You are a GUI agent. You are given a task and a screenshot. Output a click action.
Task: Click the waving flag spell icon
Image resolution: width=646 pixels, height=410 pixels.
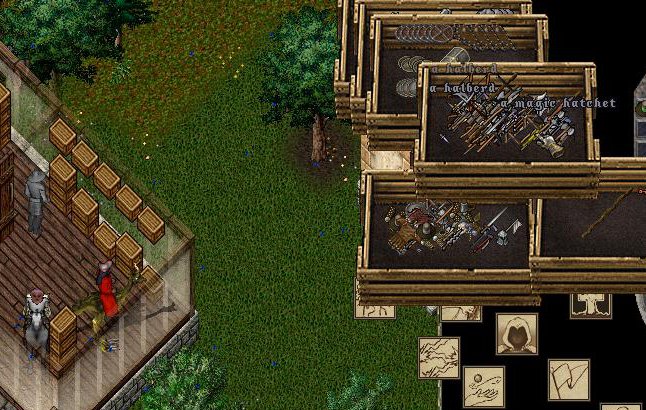tap(569, 379)
